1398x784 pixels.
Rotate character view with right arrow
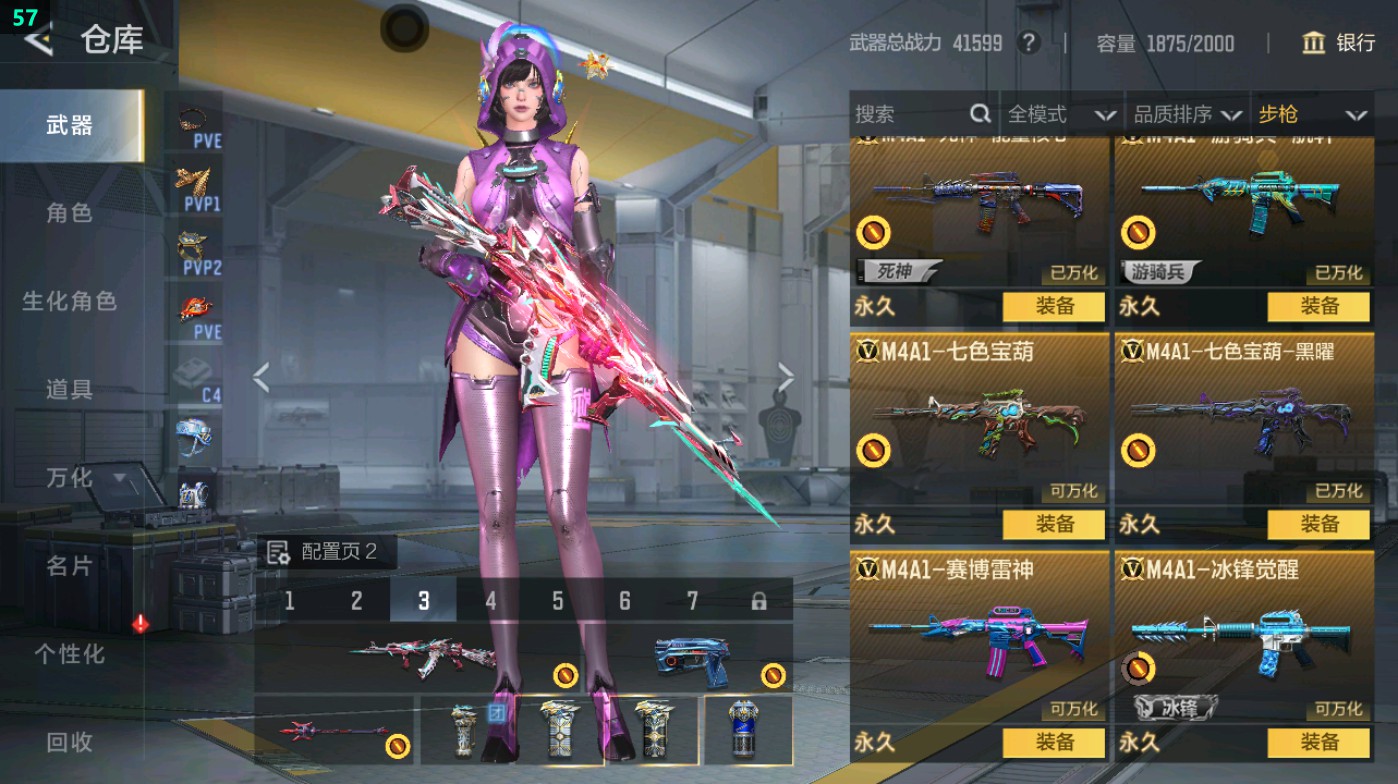(x=786, y=378)
